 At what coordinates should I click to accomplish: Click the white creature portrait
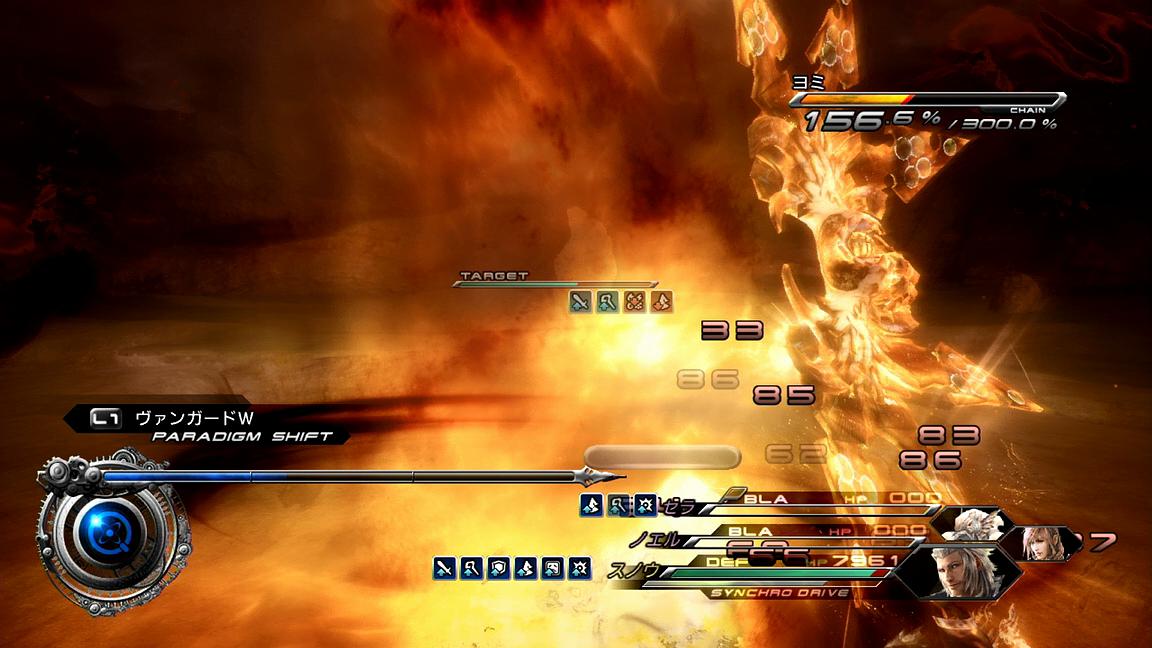(969, 523)
